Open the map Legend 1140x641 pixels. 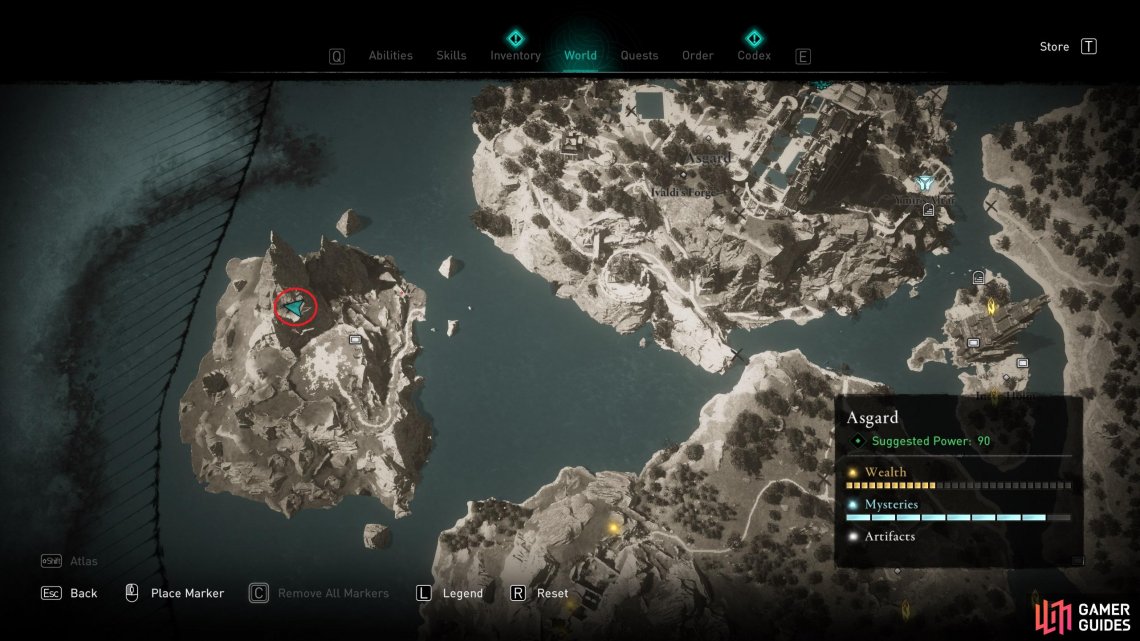pyautogui.click(x=462, y=593)
